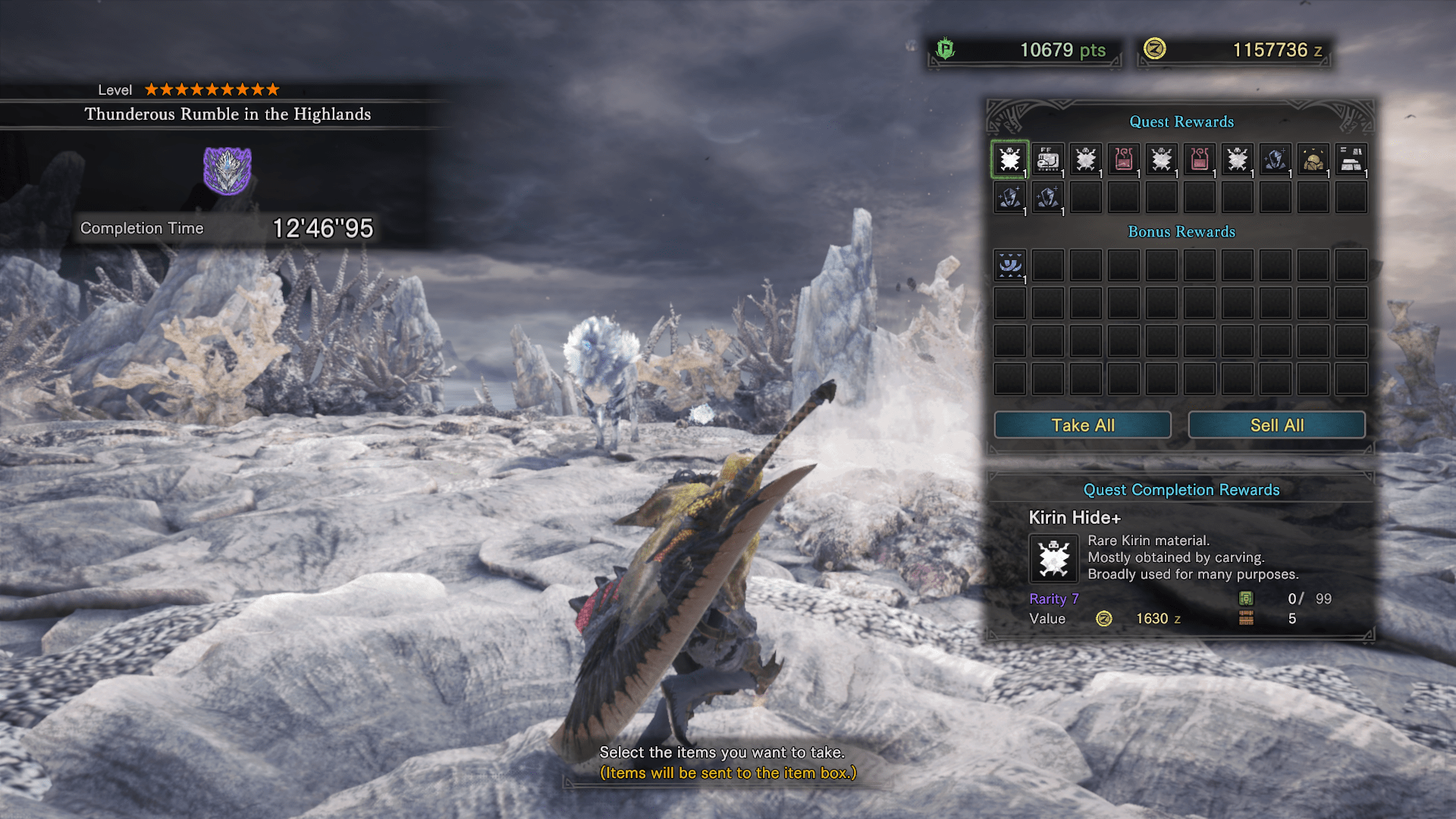
Task: Select the highlighted Kirin Hide+ reward icon
Action: point(1009,159)
